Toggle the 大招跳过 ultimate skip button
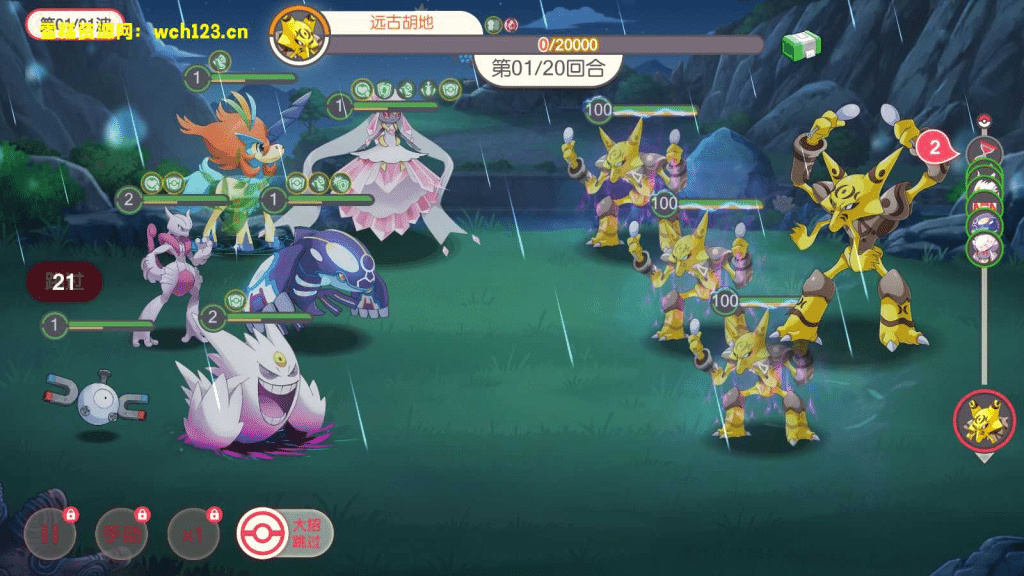 pyautogui.click(x=285, y=533)
